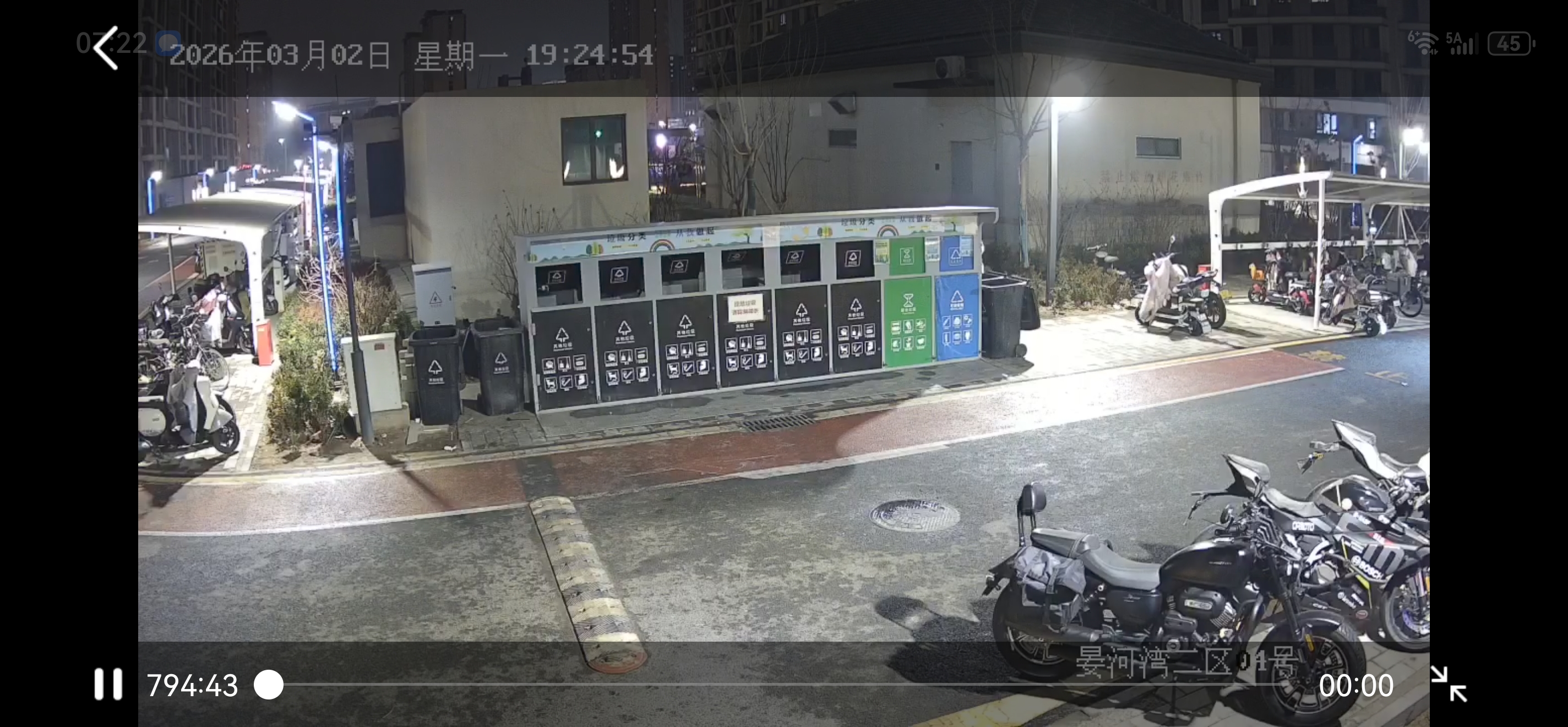Pause the video playback

tap(108, 684)
